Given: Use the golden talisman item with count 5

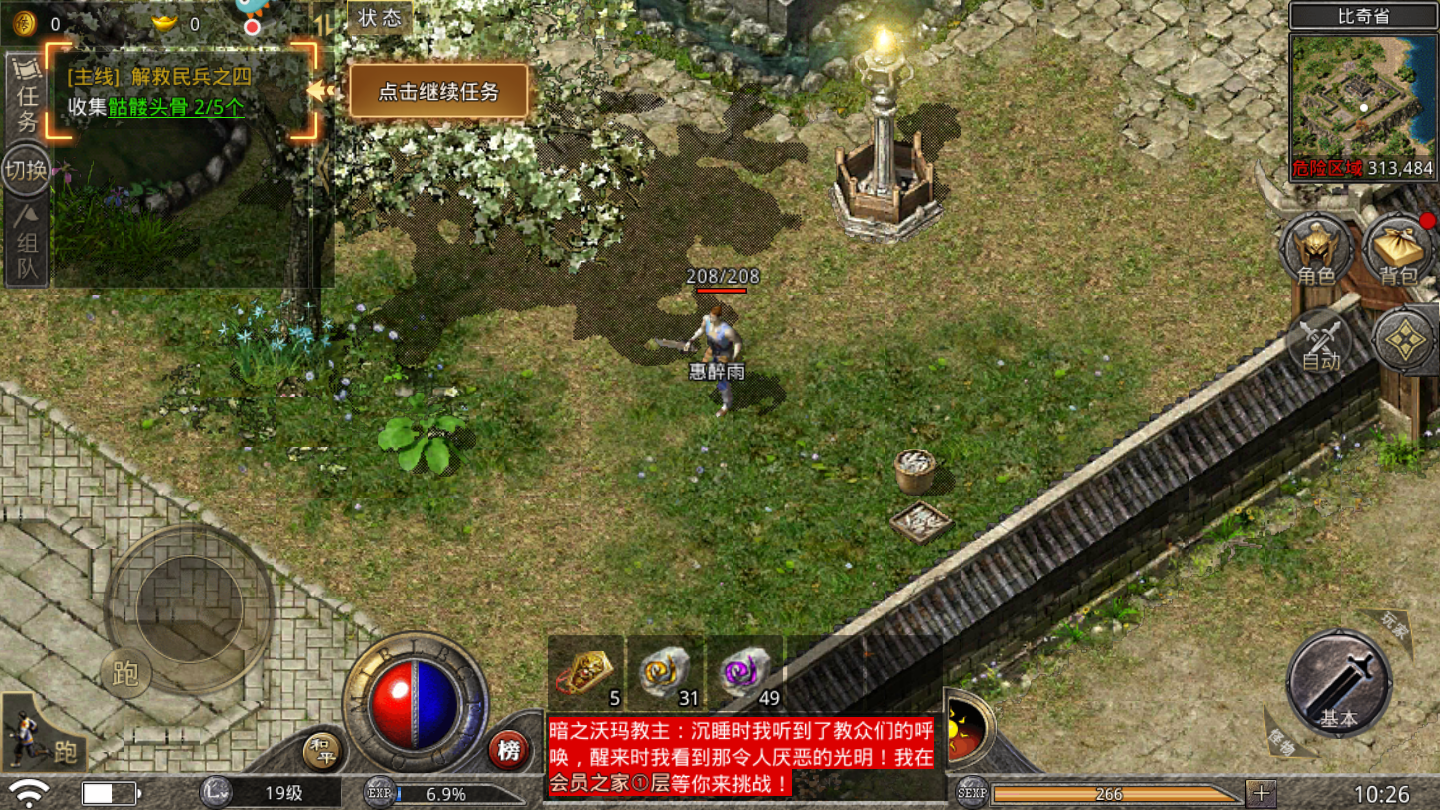Looking at the screenshot, I should tap(587, 672).
